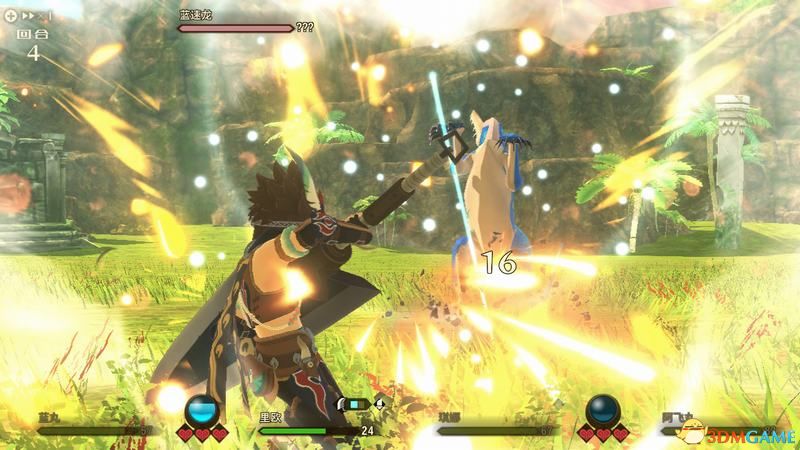Toggle the fast-forward battle speed icon

coord(26,18)
